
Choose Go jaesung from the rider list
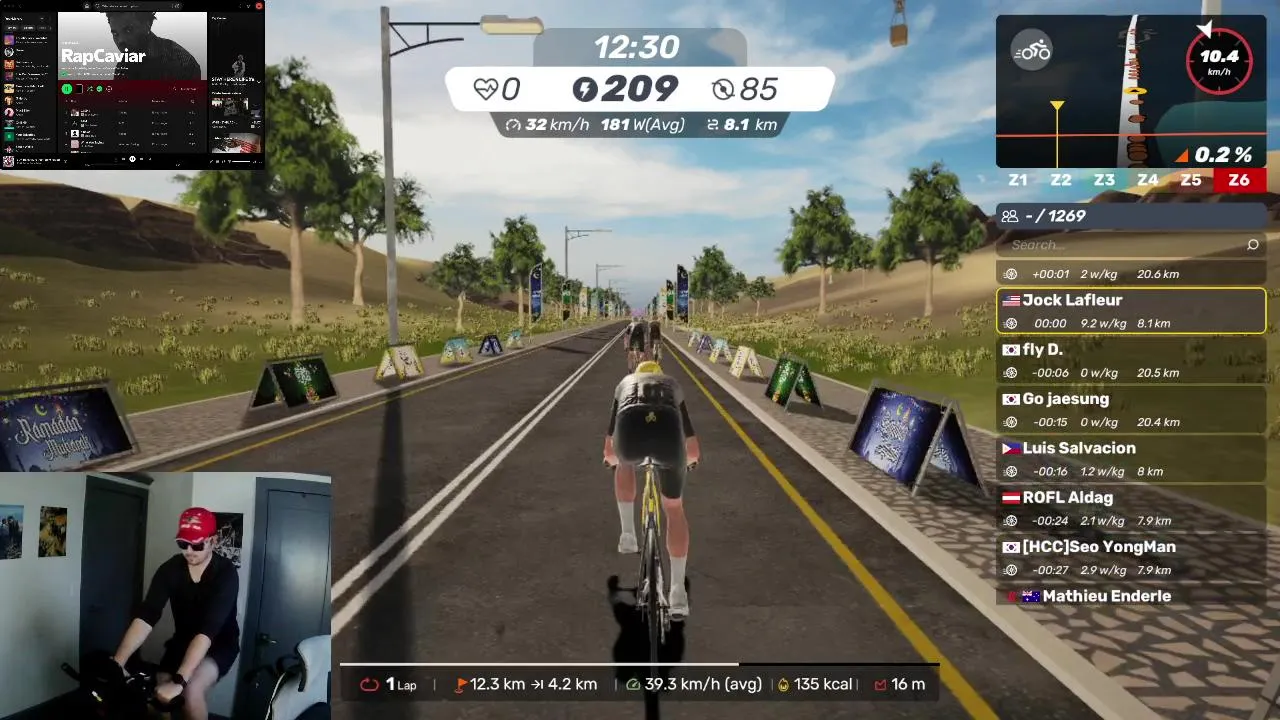[1131, 409]
